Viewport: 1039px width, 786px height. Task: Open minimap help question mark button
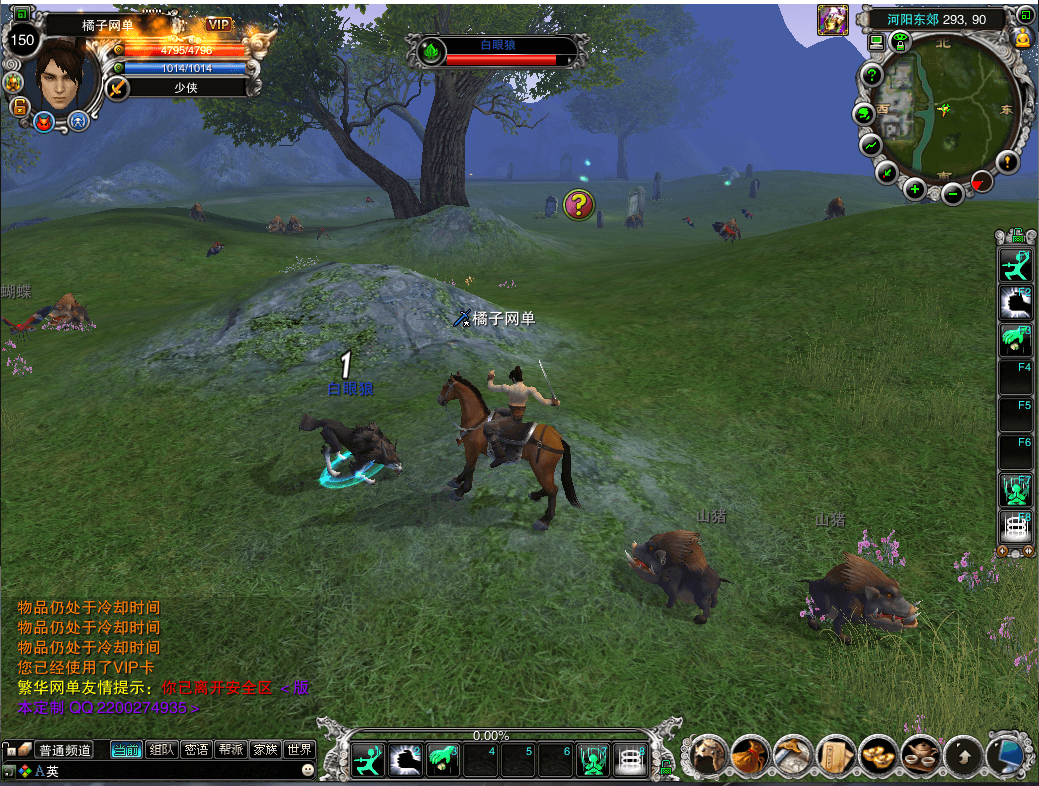(872, 75)
